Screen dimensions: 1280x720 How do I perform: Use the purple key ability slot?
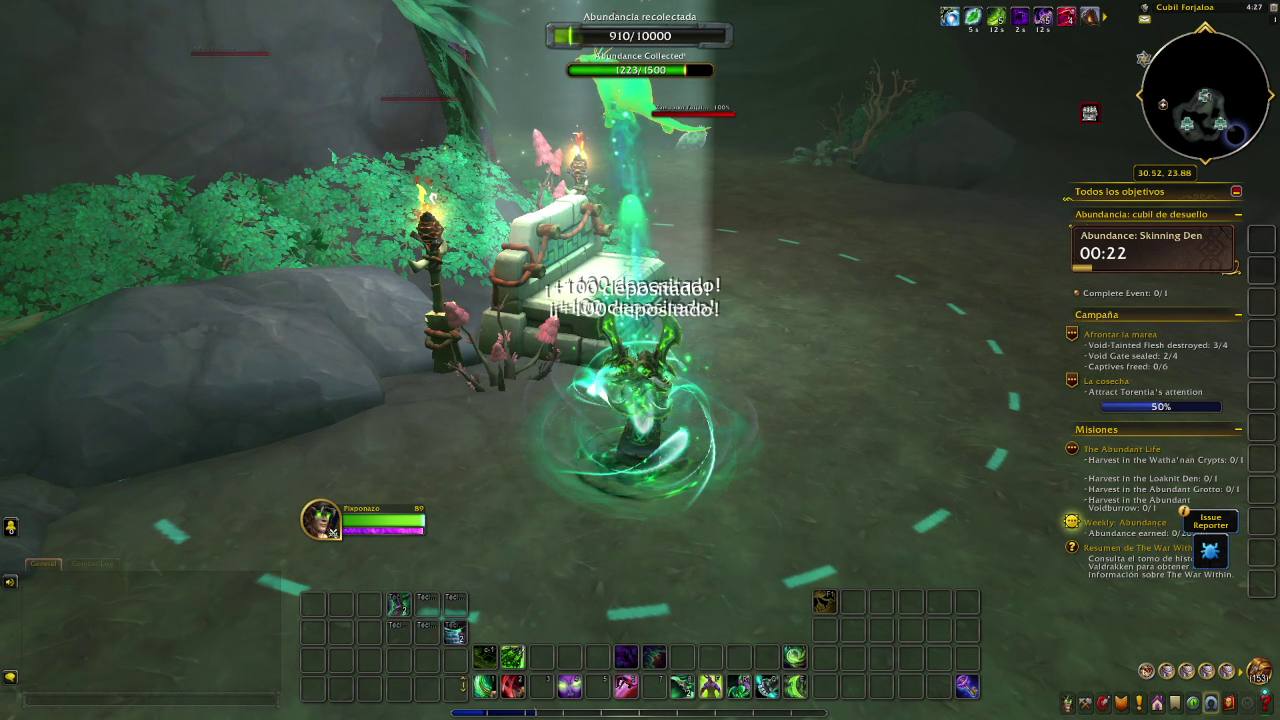967,686
